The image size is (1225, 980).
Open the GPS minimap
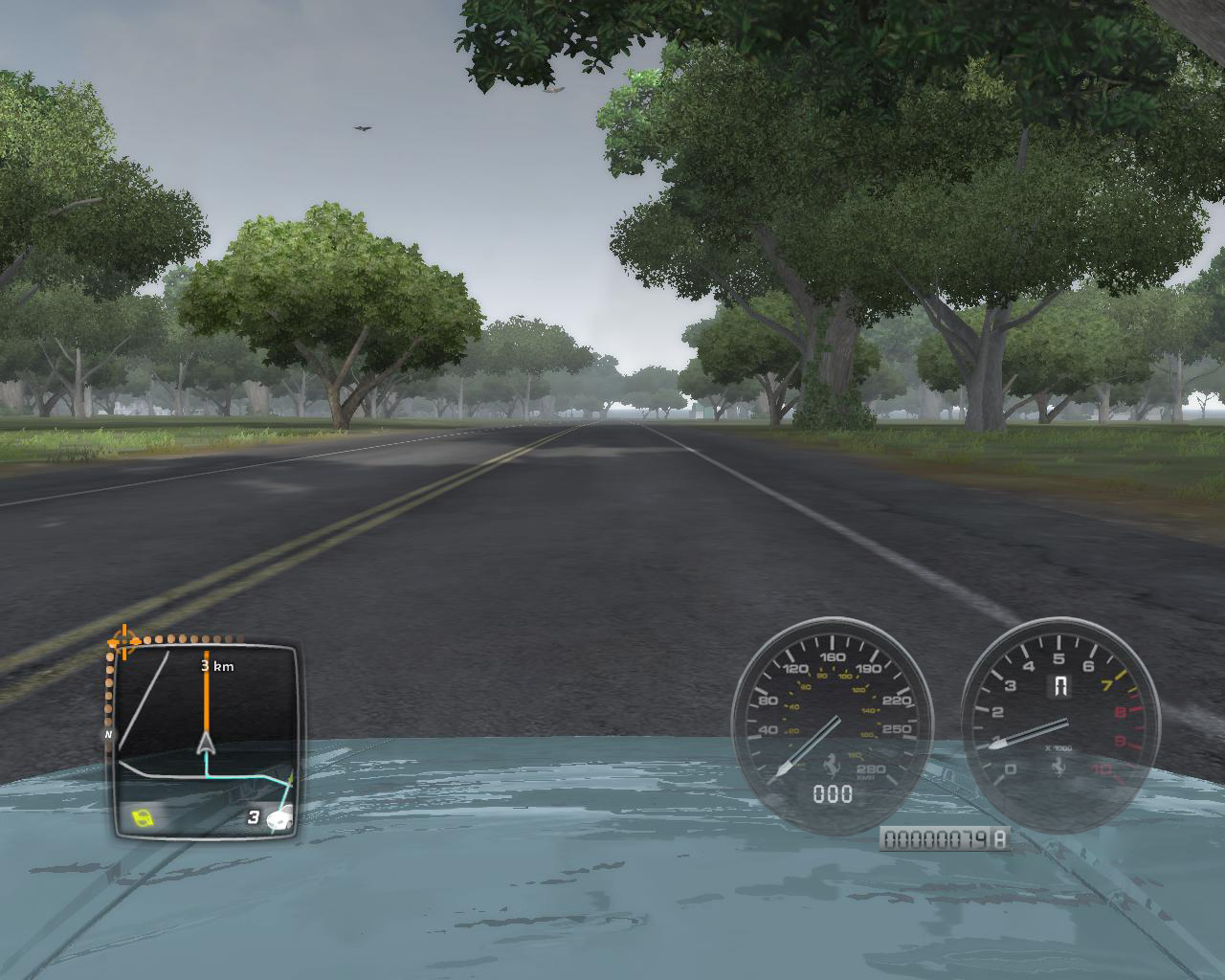tap(204, 740)
